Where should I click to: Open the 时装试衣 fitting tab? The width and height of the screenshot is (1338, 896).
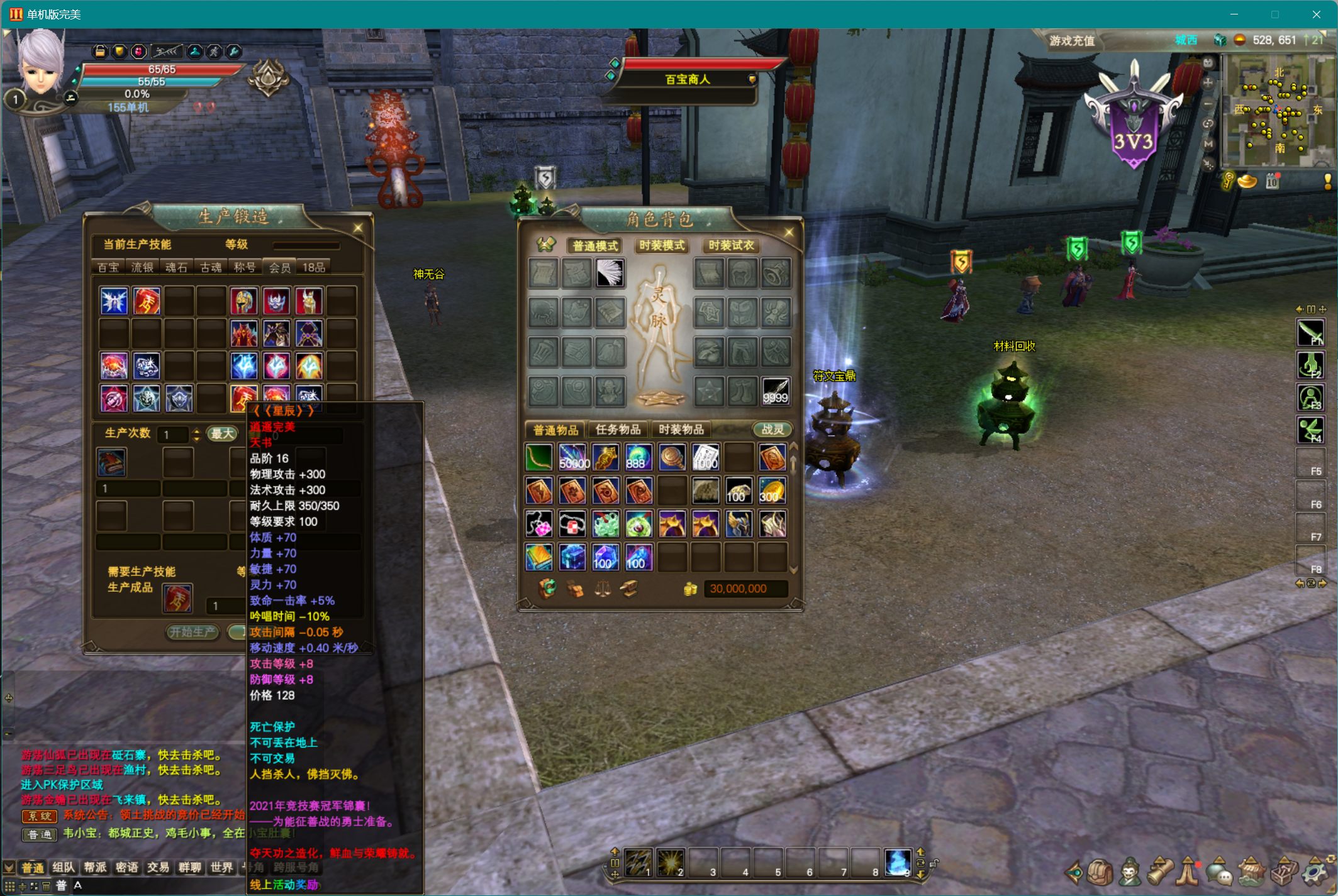(730, 245)
